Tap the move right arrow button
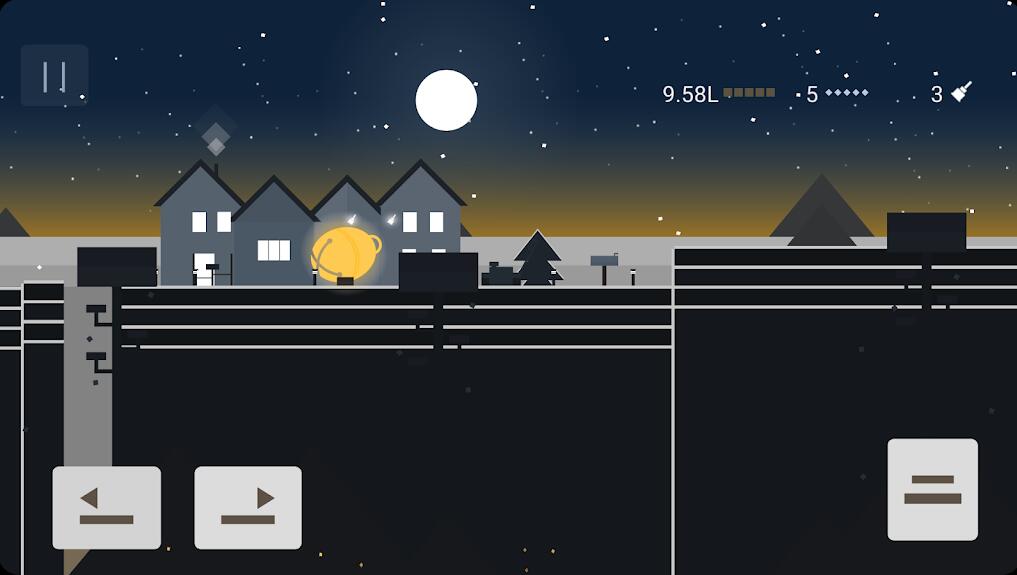This screenshot has height=575, width=1017. point(248,507)
